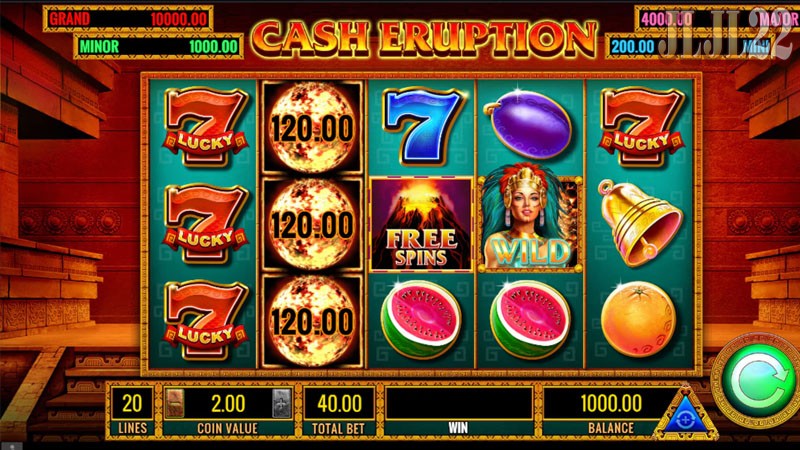Decrease the coin value
800x450 pixels.
coord(176,403)
